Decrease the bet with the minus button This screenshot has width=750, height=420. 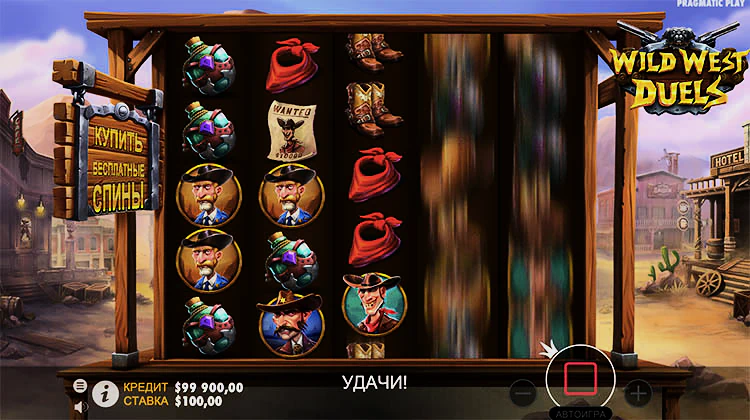tap(521, 391)
